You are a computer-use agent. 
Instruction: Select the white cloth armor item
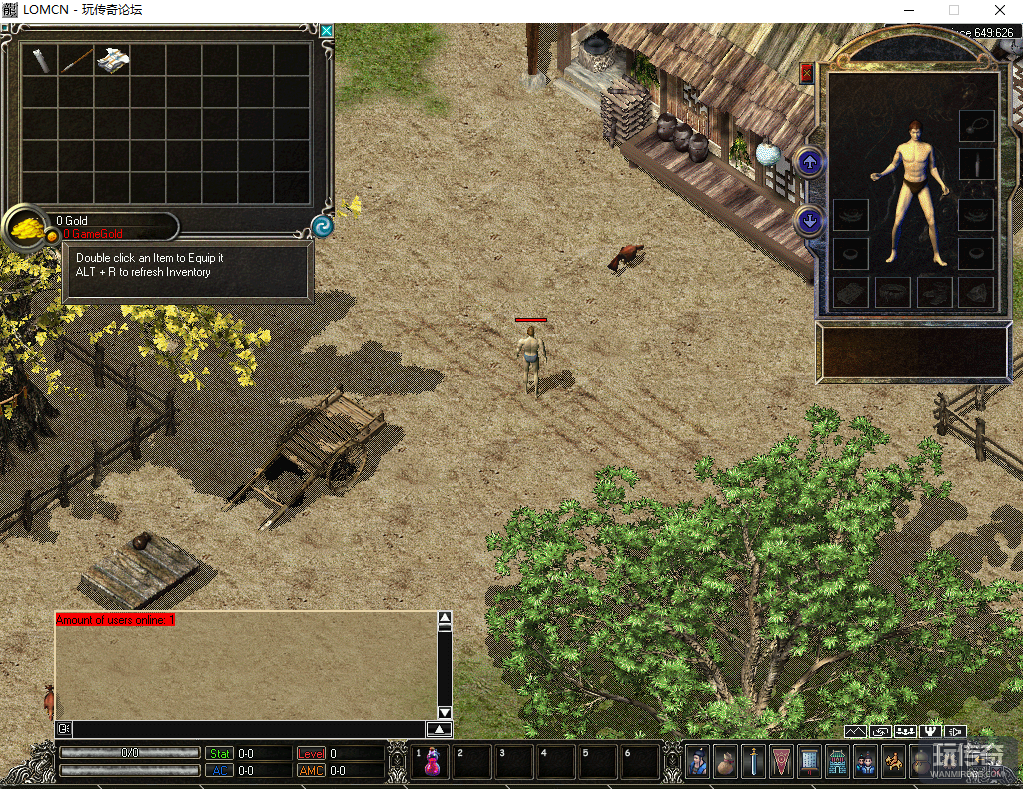coord(112,60)
